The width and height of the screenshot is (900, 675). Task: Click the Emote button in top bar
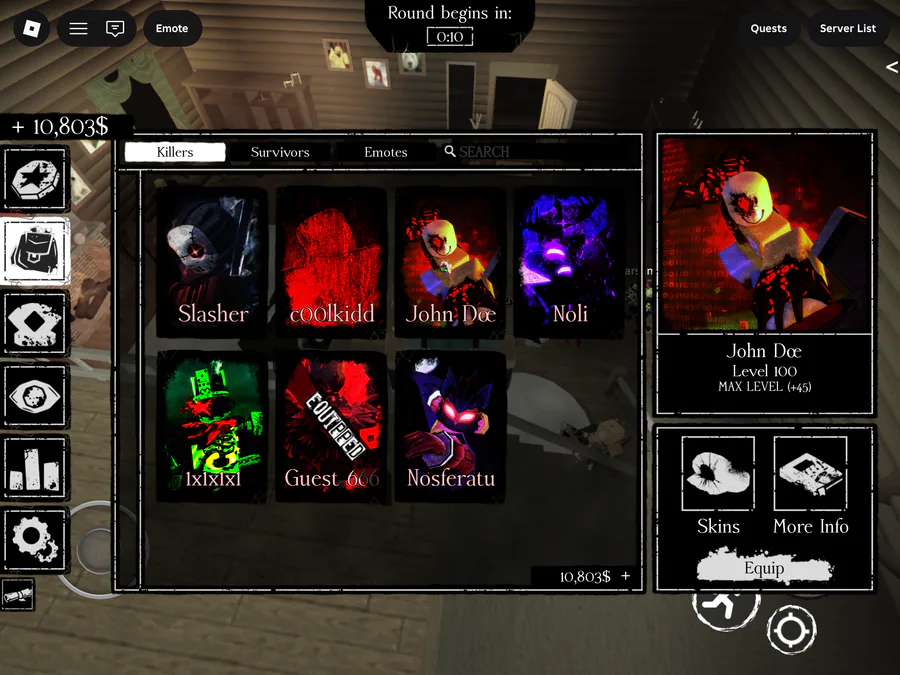[x=172, y=28]
